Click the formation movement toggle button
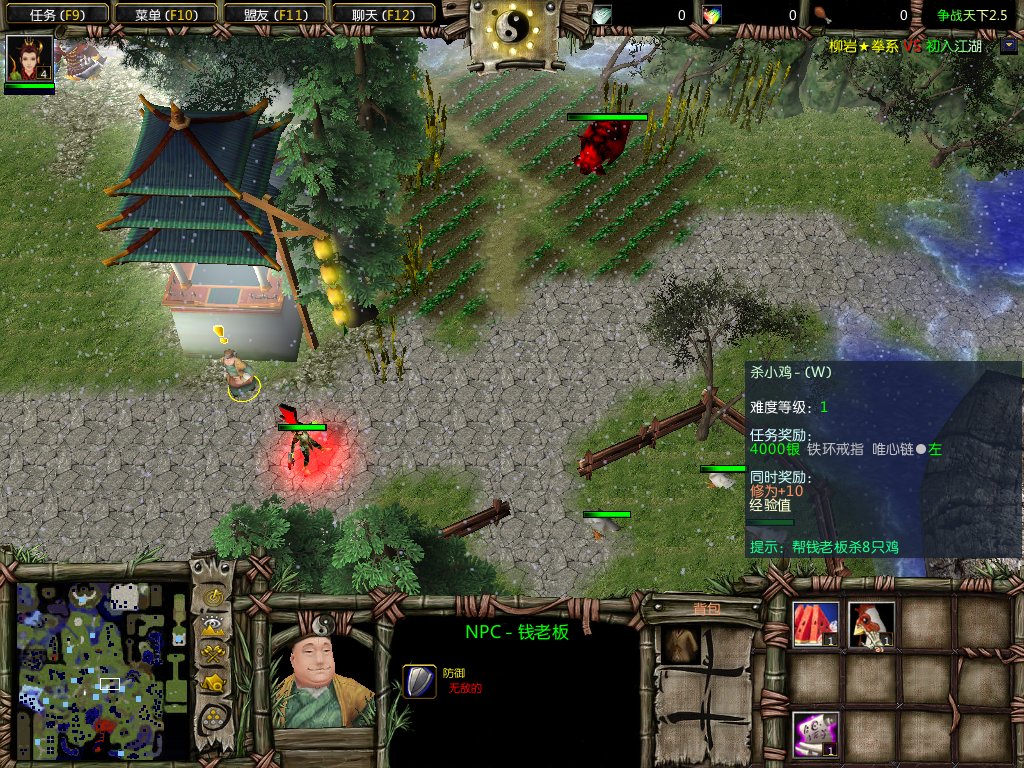This screenshot has height=768, width=1024. [213, 717]
